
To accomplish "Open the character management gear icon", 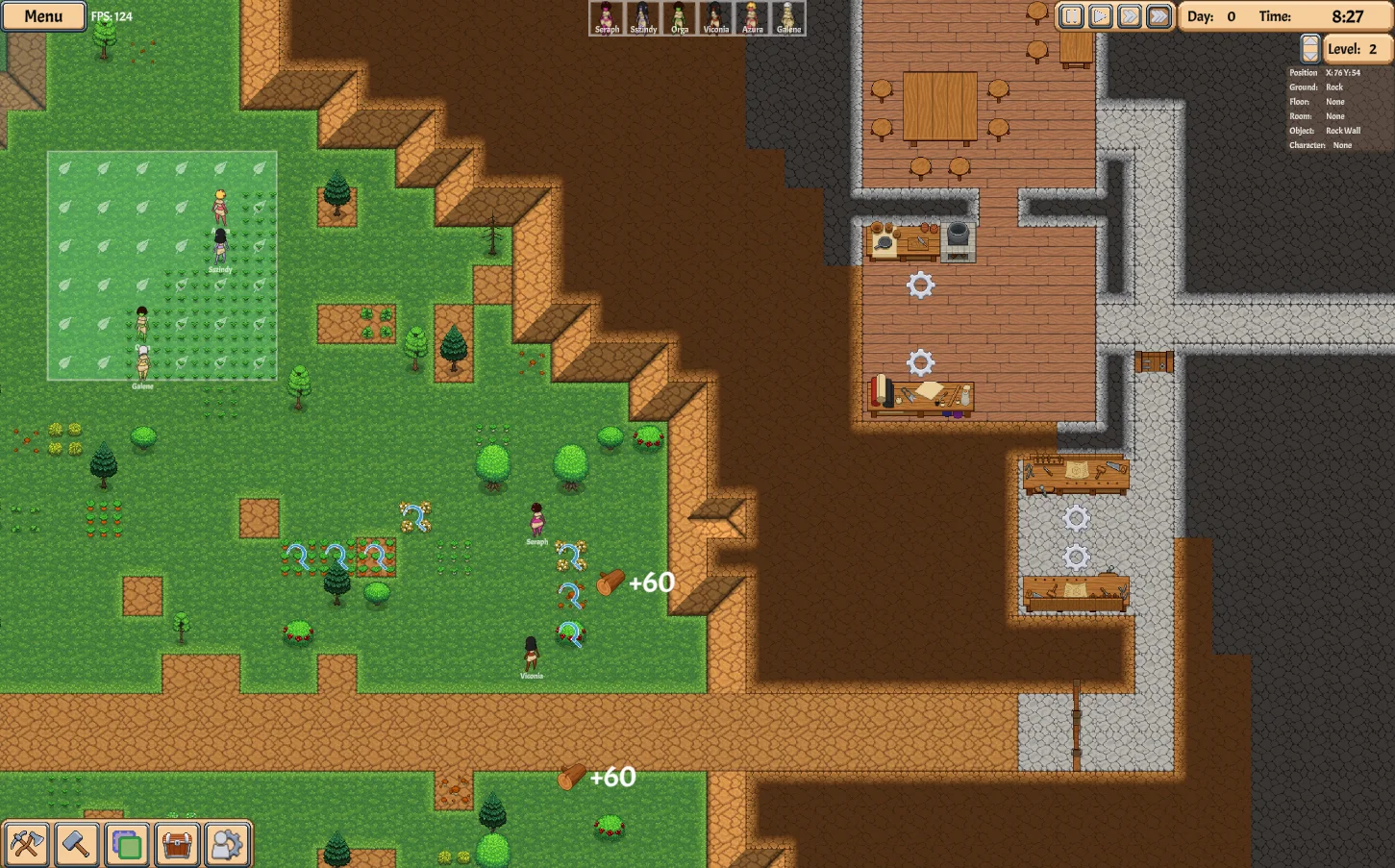I will (227, 845).
